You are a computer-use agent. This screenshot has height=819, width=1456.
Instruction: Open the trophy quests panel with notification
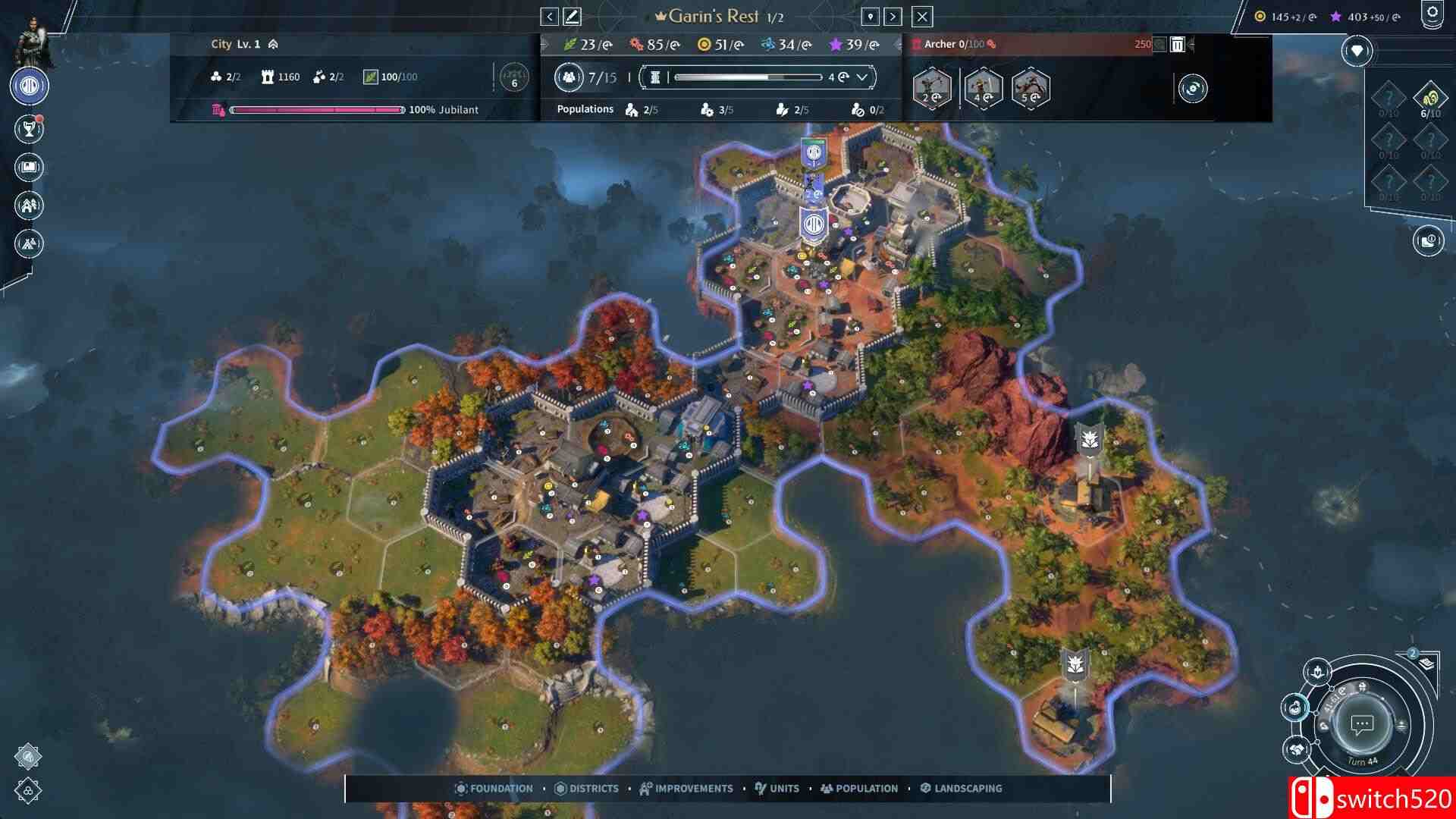pyautogui.click(x=28, y=128)
